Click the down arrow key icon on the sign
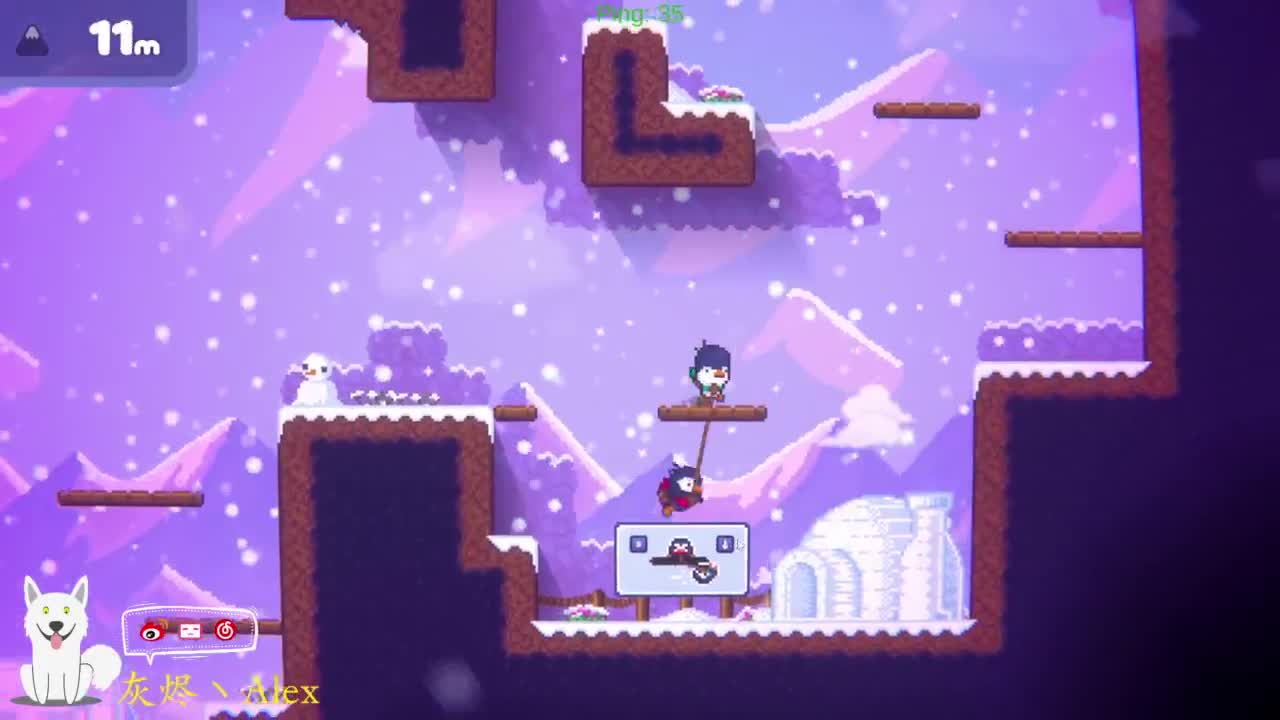Image resolution: width=1280 pixels, height=720 pixels. click(725, 544)
